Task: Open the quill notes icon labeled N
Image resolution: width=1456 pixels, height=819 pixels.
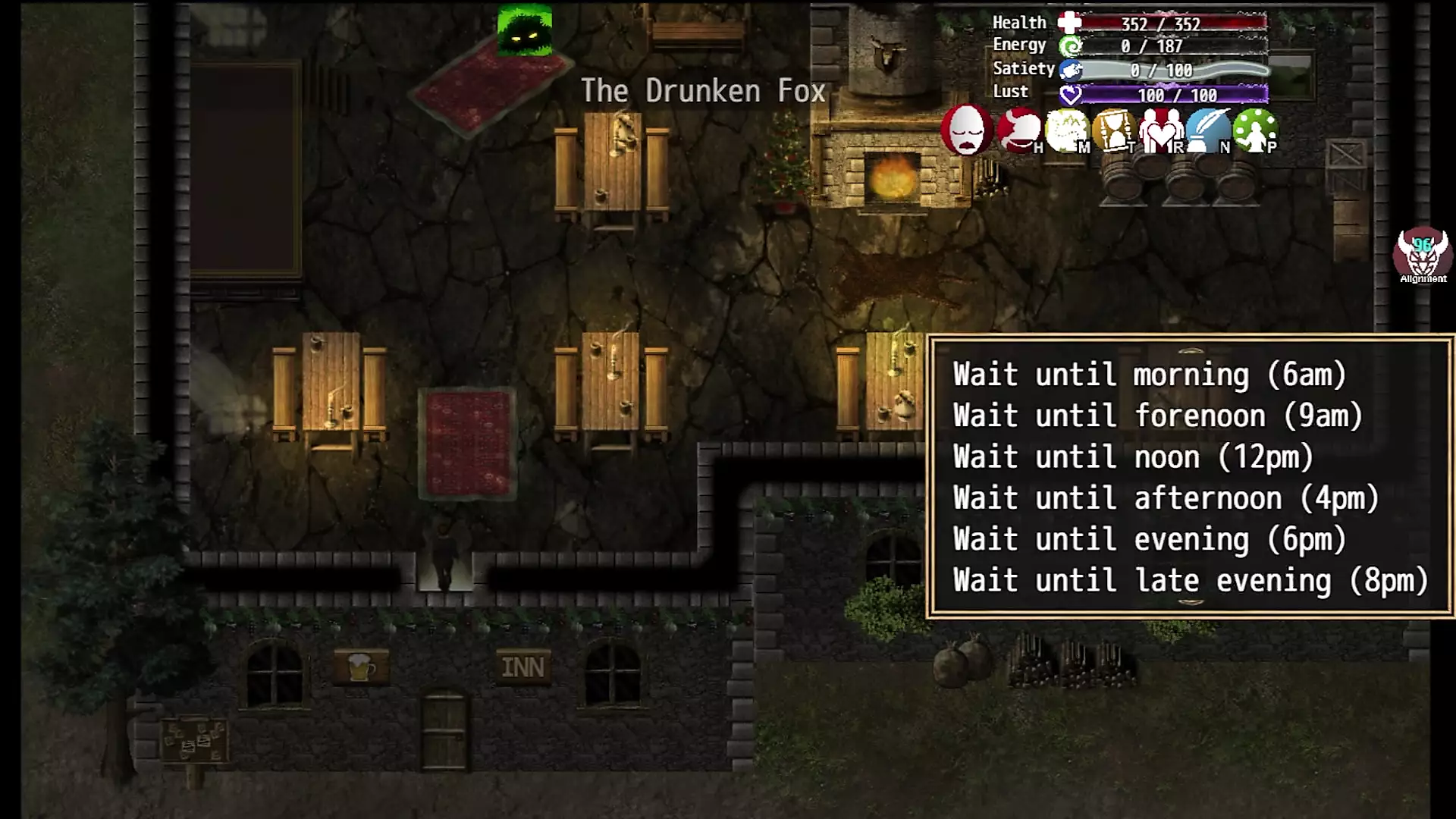Action: coord(1207,130)
